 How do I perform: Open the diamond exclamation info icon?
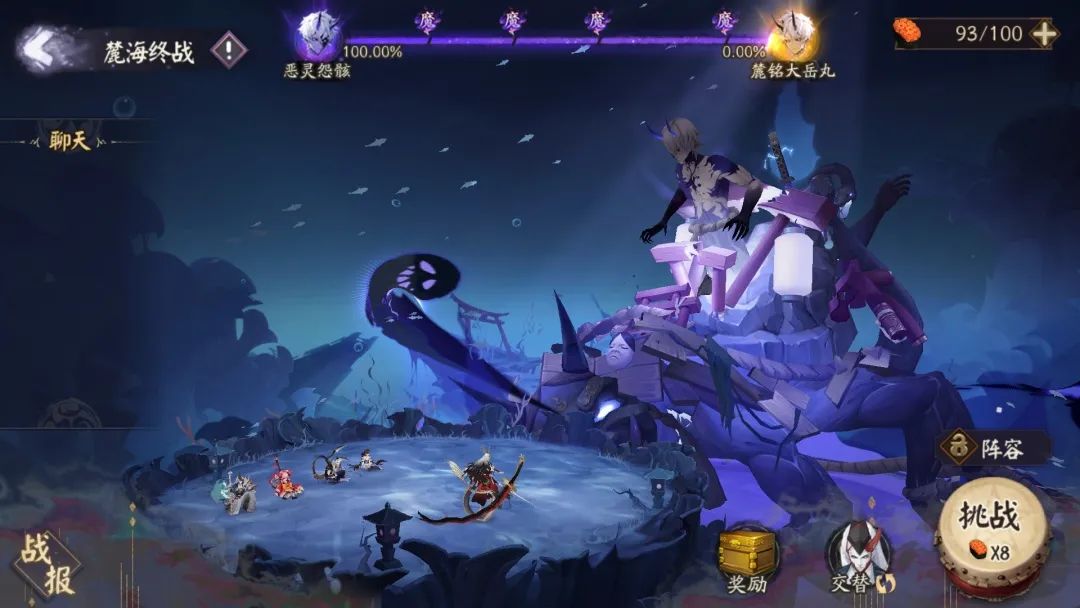point(229,49)
